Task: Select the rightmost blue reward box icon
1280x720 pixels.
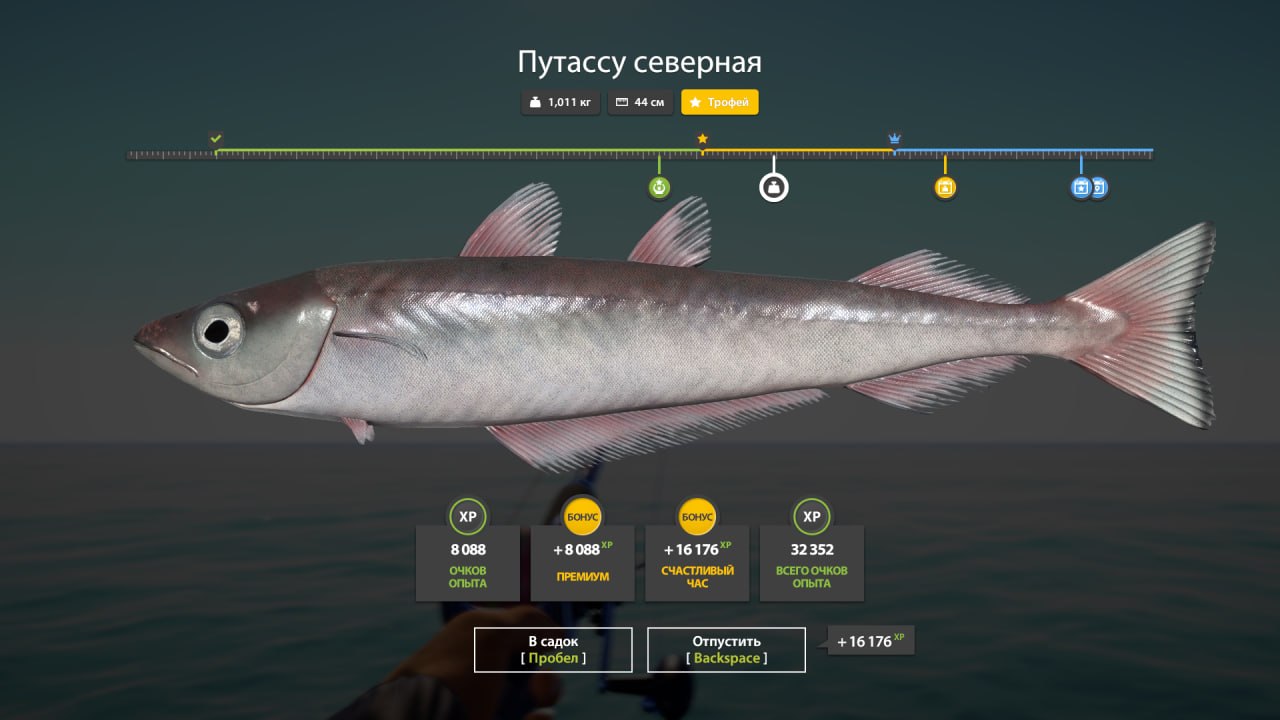Action: (1098, 187)
